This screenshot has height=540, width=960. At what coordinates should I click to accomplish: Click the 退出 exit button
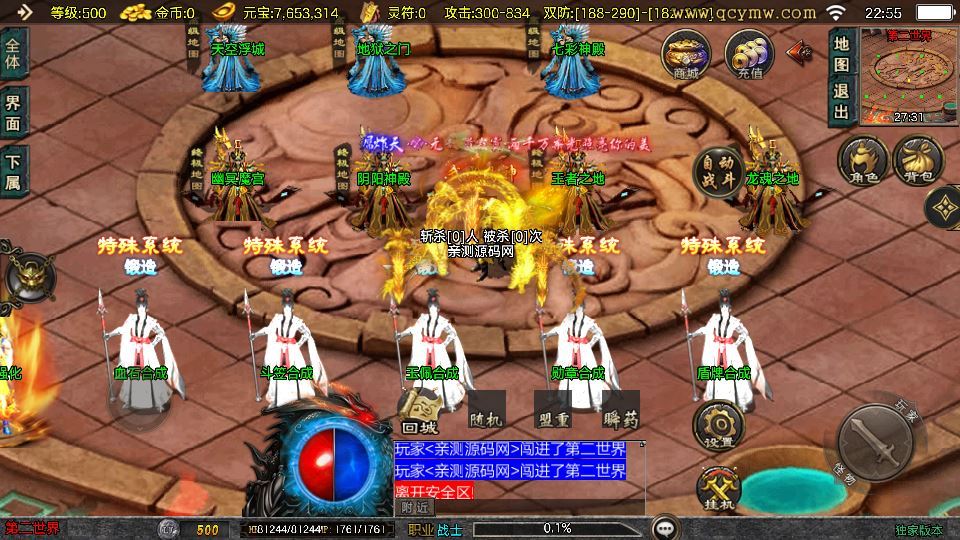point(841,101)
